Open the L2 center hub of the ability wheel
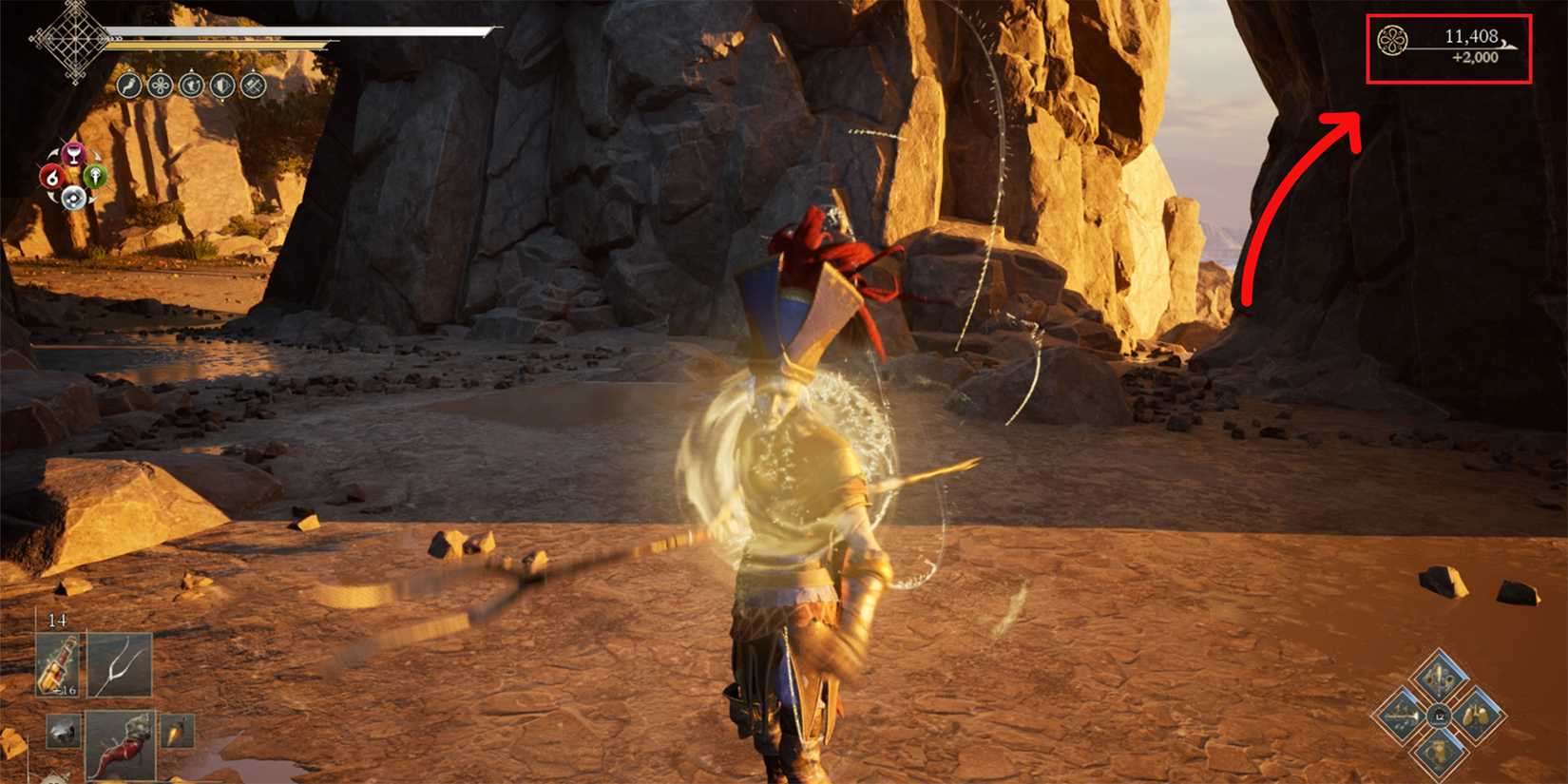Screen dimensions: 1568x784 coord(1440,716)
